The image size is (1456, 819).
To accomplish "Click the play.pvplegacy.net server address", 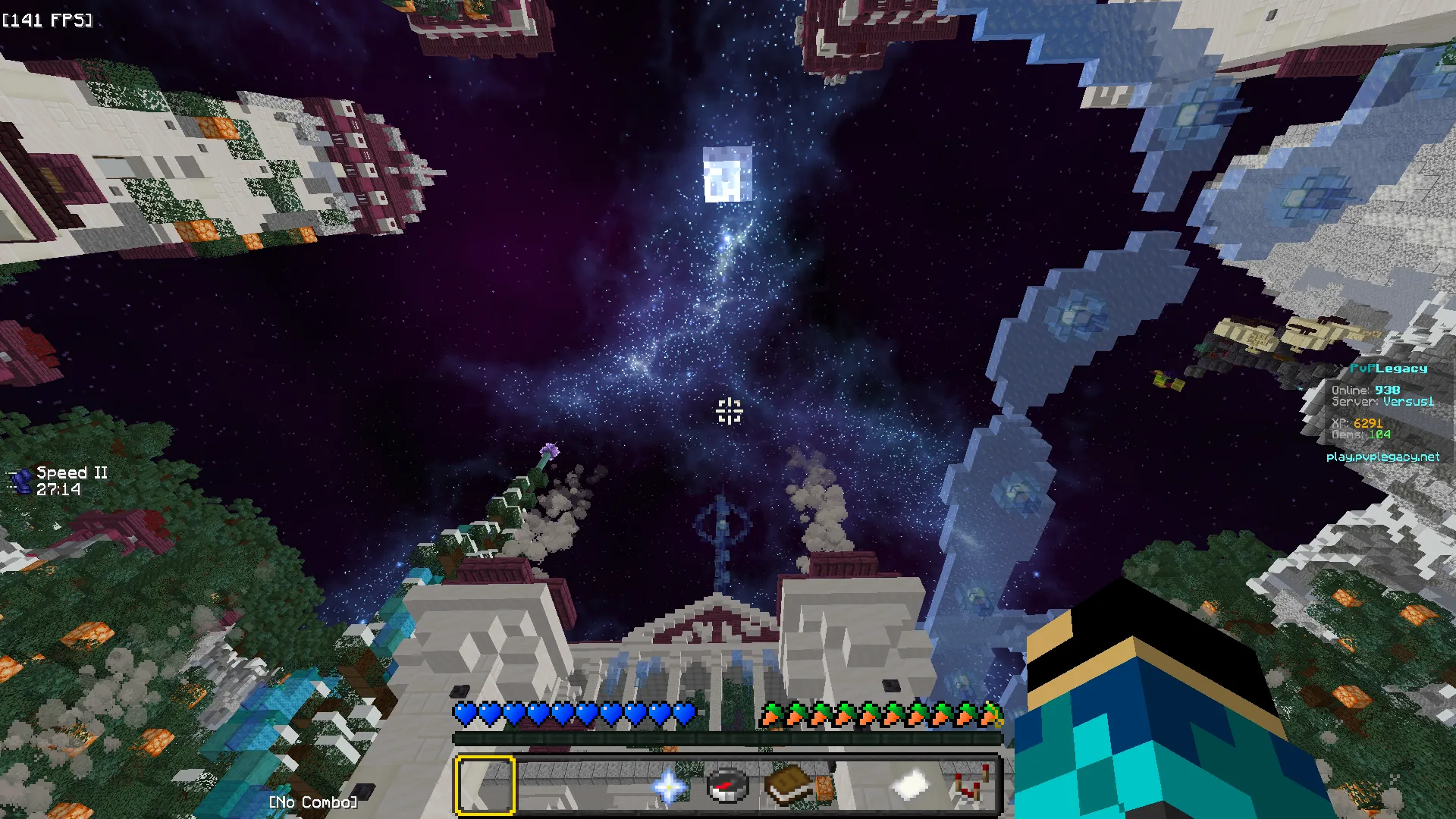I will coord(1382,457).
